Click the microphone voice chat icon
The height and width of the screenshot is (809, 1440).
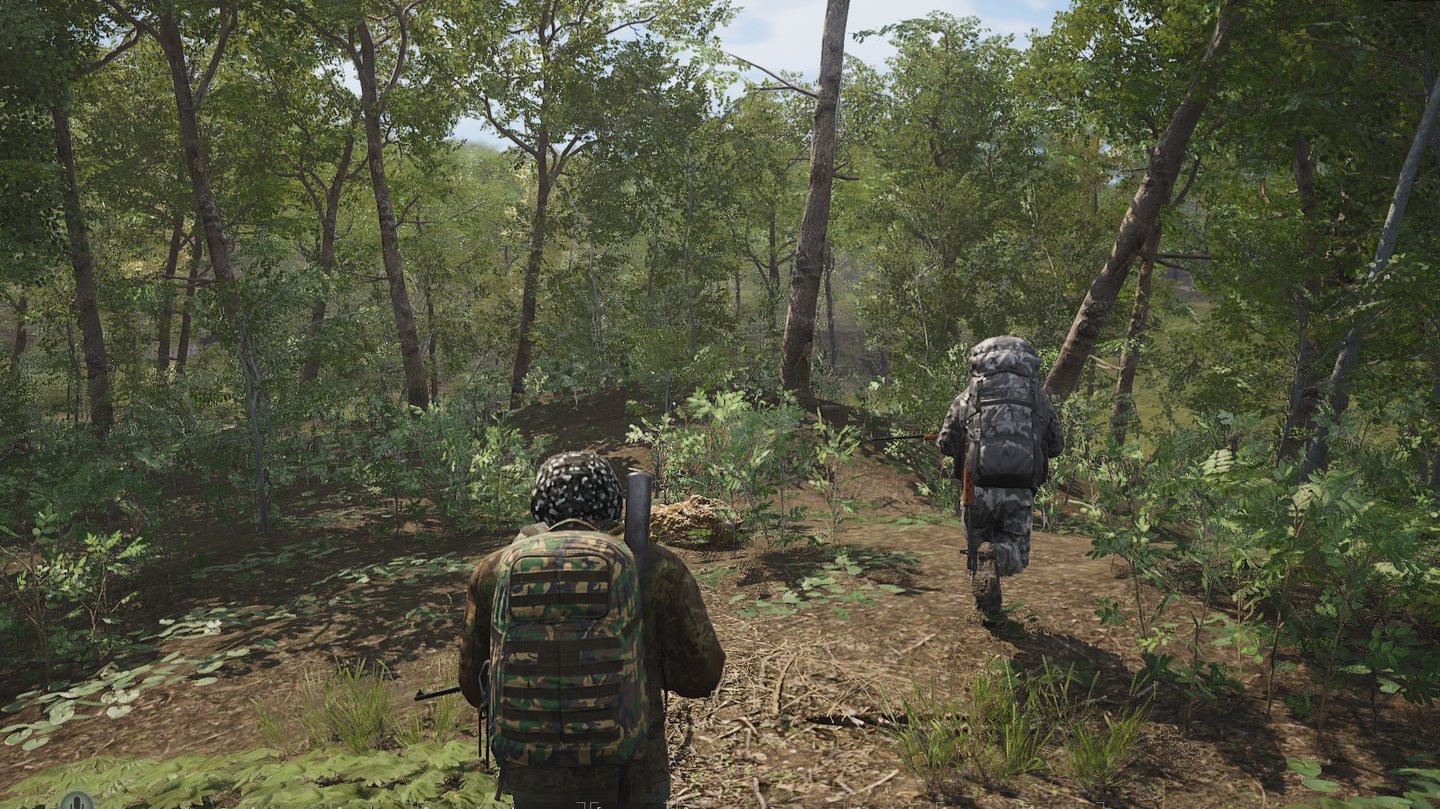pyautogui.click(x=76, y=801)
